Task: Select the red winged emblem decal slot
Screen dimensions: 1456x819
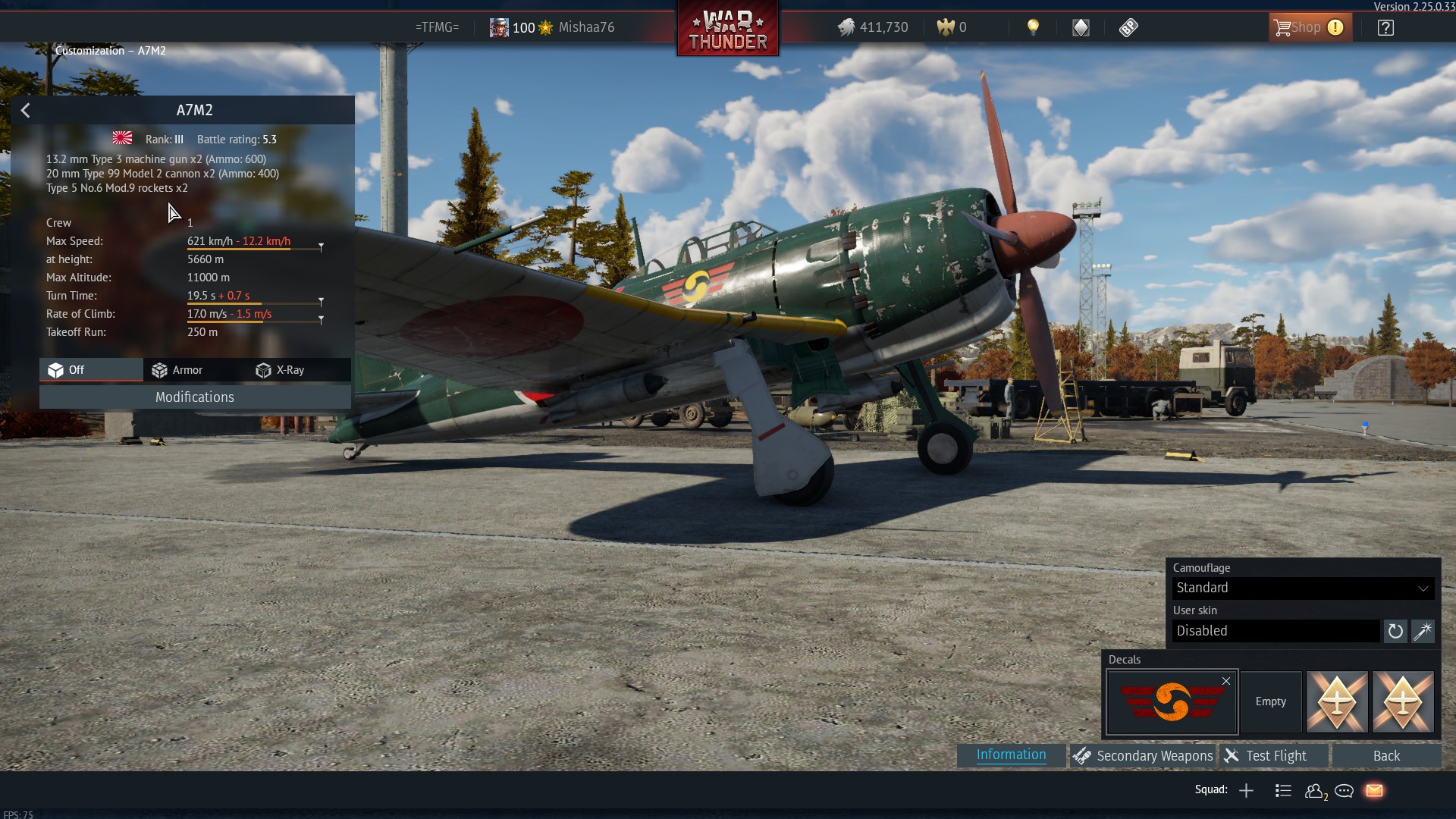Action: [x=1171, y=702]
